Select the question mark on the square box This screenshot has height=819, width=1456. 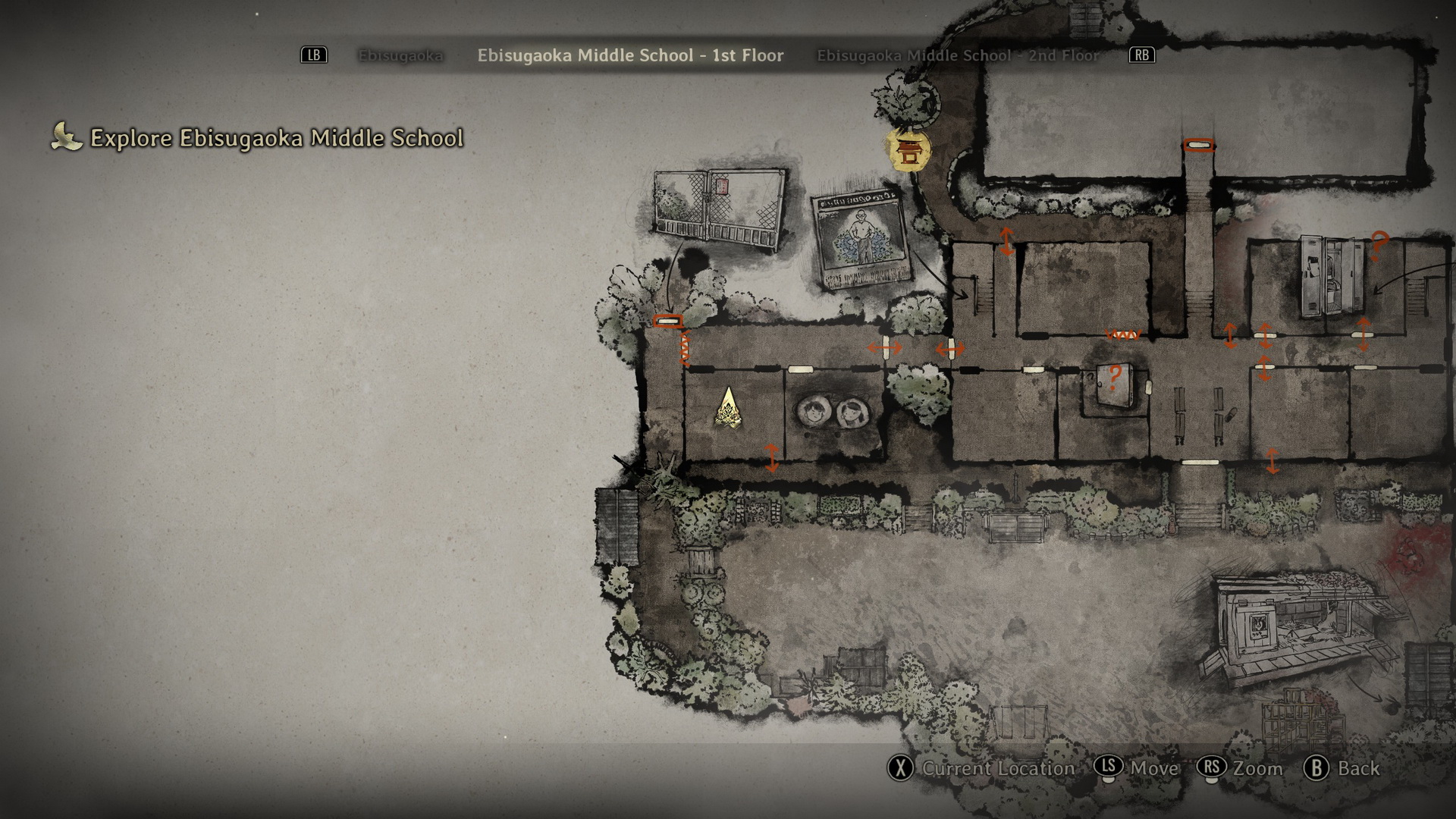click(1115, 377)
